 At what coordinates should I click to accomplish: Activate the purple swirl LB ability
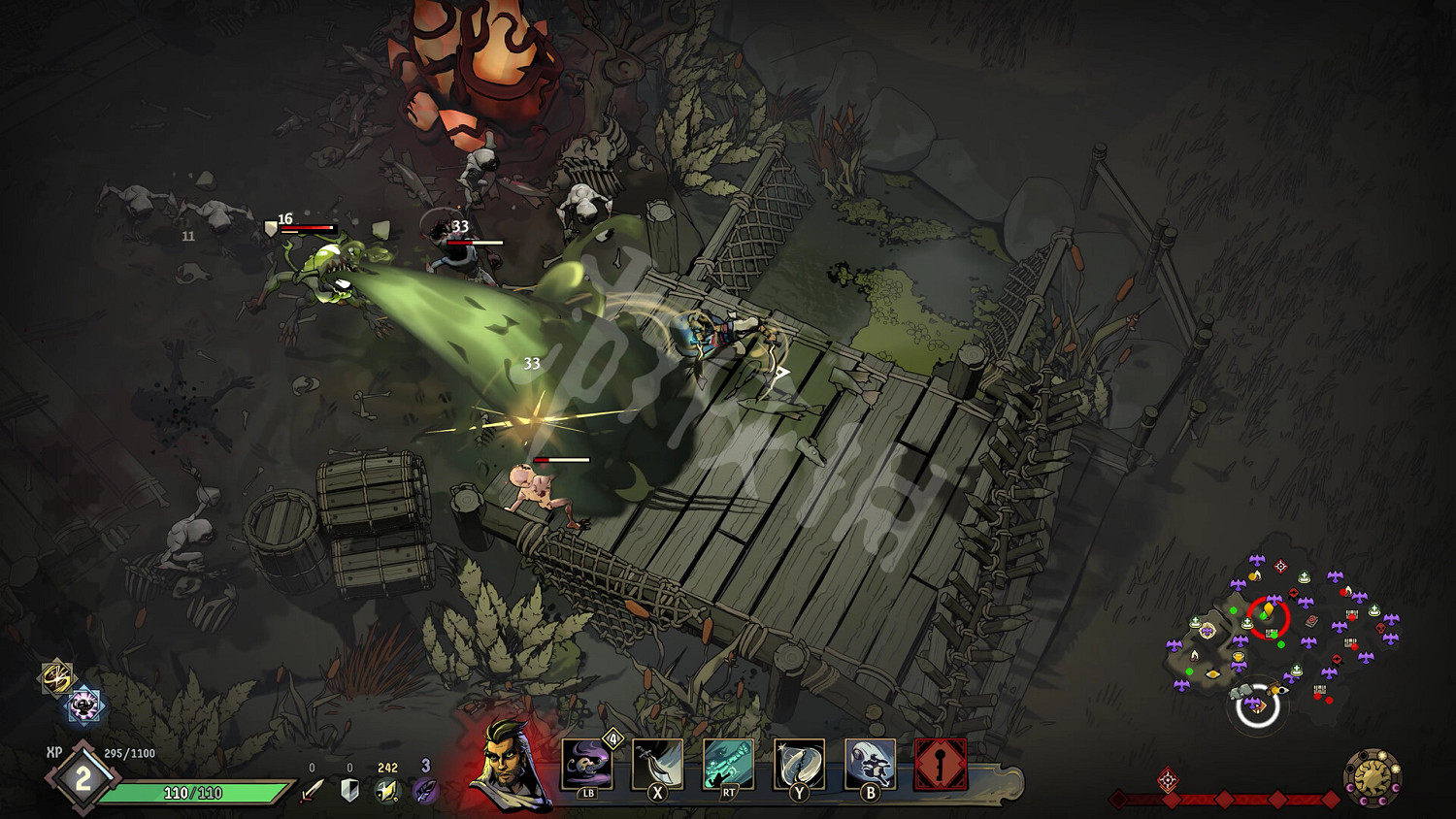click(x=587, y=765)
